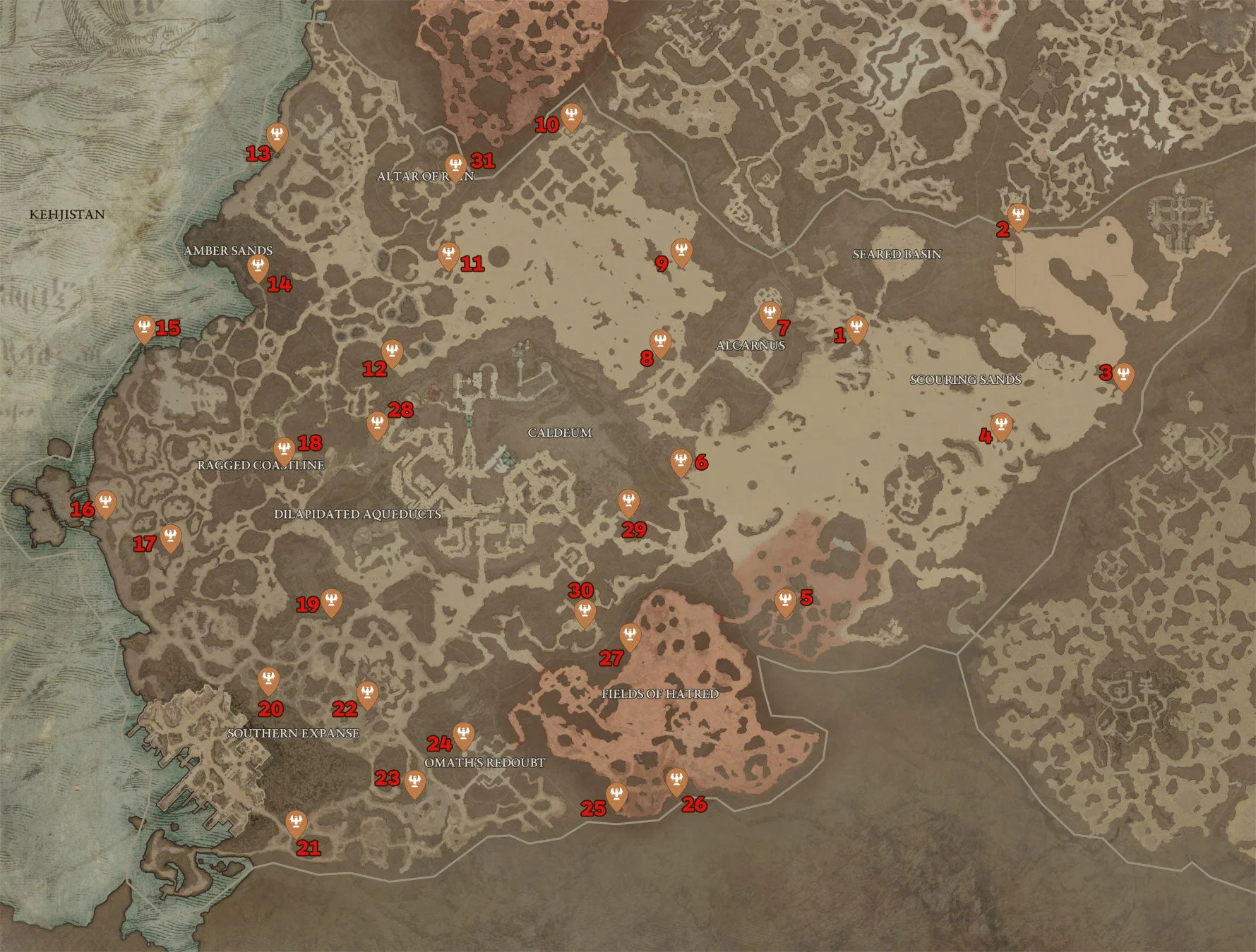Click marker 24 above Omath's Redoubt
Image resolution: width=1256 pixels, height=952 pixels.
point(462,735)
